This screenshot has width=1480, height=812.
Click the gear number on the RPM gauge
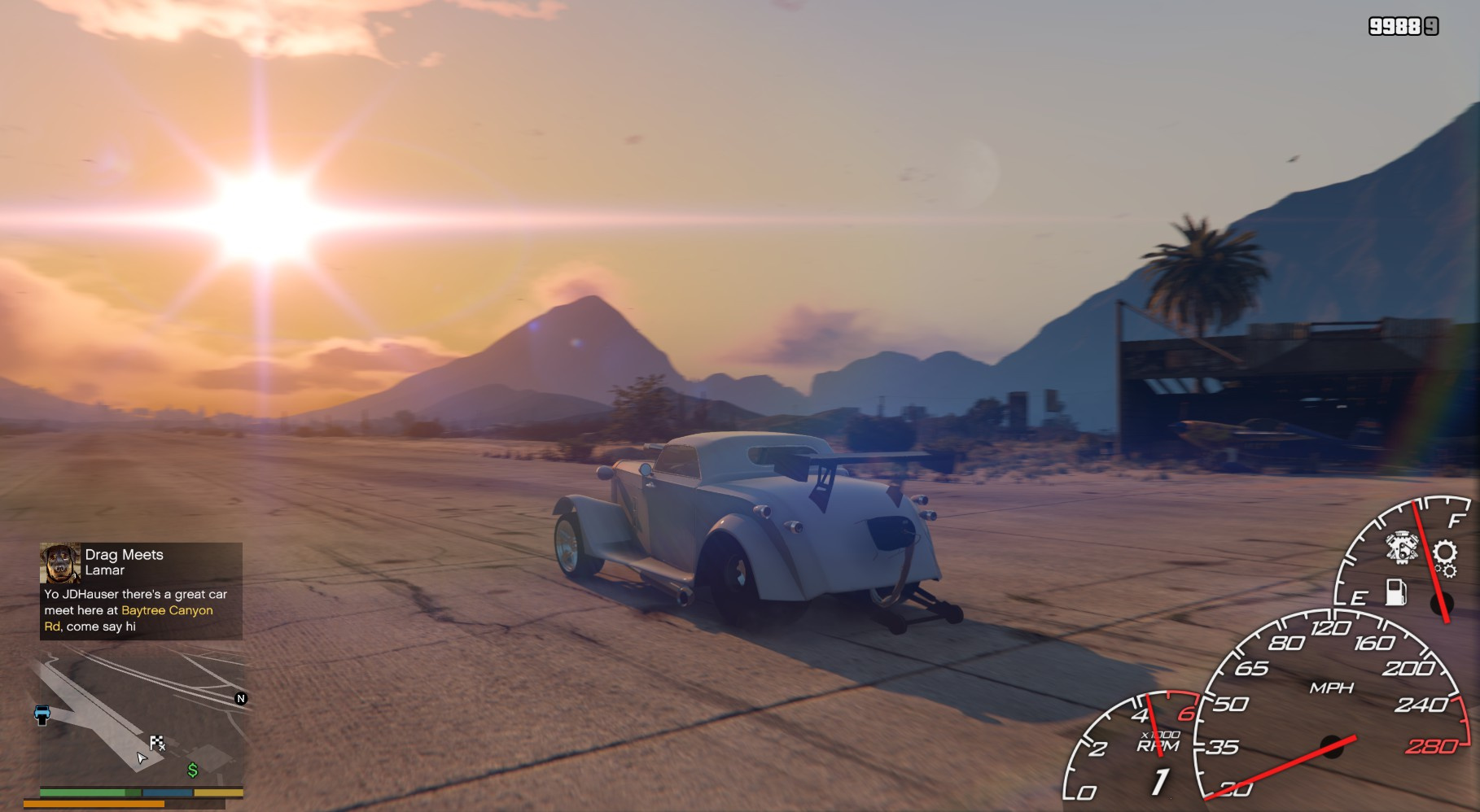pos(1159,781)
